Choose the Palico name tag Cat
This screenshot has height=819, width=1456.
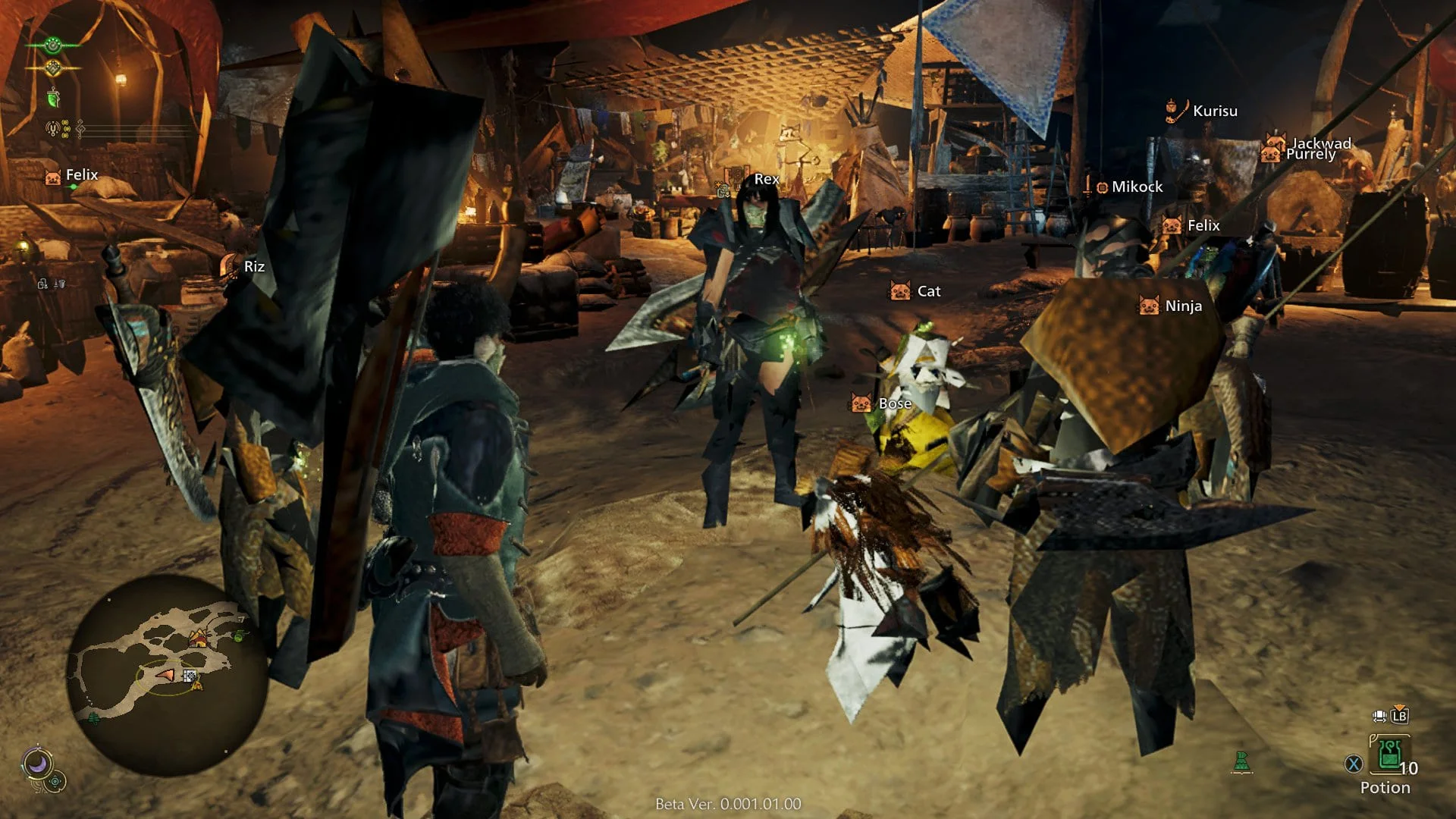tap(928, 292)
